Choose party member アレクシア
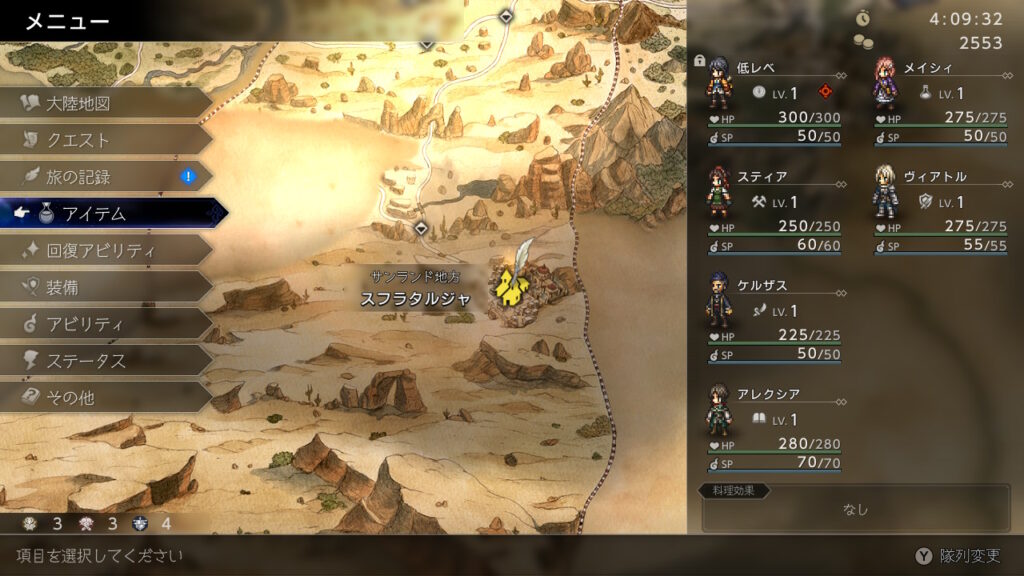 (x=772, y=426)
